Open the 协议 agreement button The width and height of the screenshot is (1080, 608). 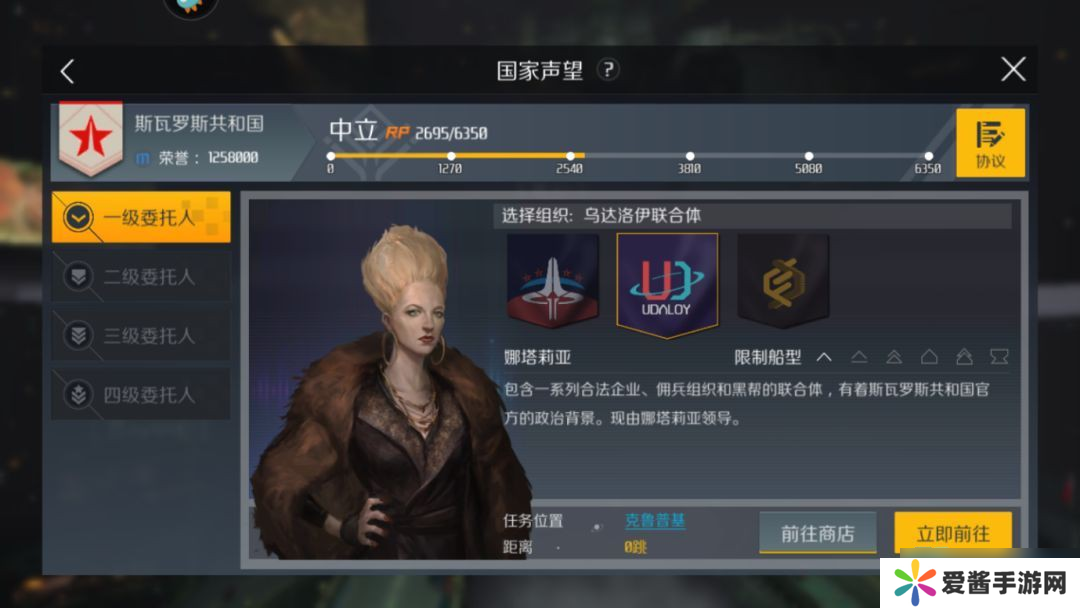(x=990, y=143)
